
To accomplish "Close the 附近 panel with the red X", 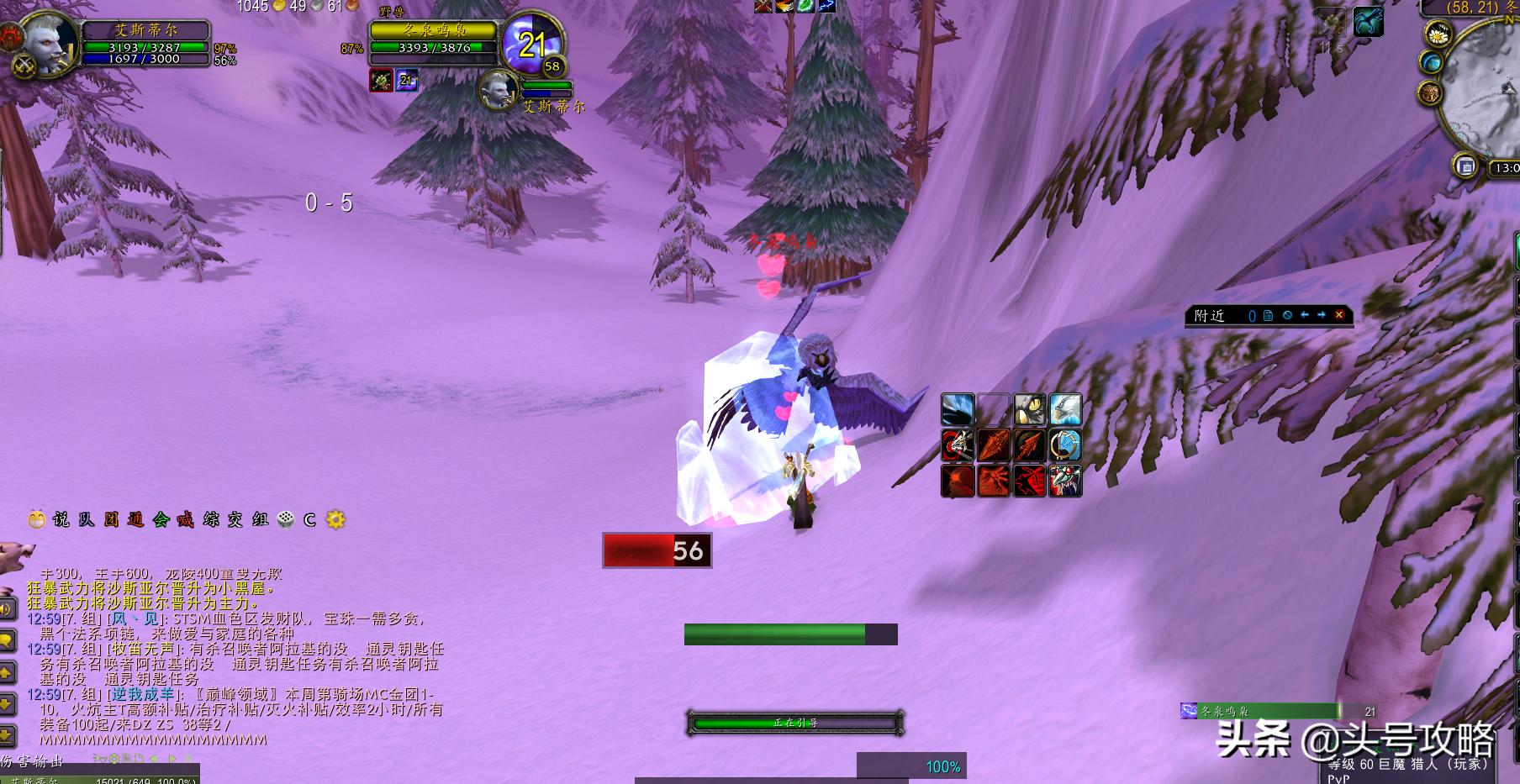I will click(1339, 315).
